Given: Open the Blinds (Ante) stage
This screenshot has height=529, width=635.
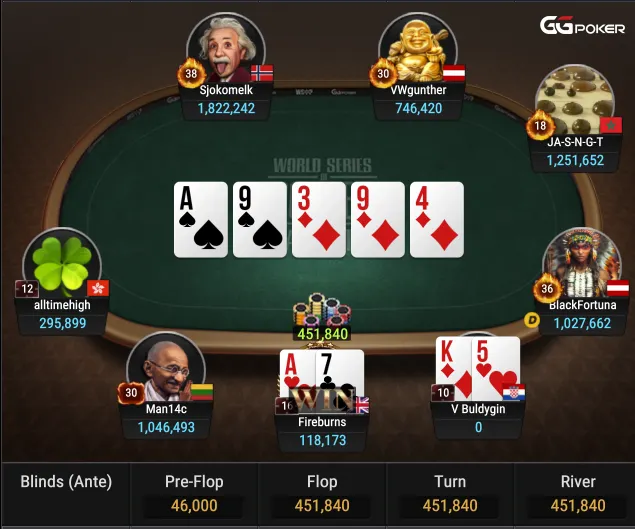Looking at the screenshot, I should coord(66,482).
